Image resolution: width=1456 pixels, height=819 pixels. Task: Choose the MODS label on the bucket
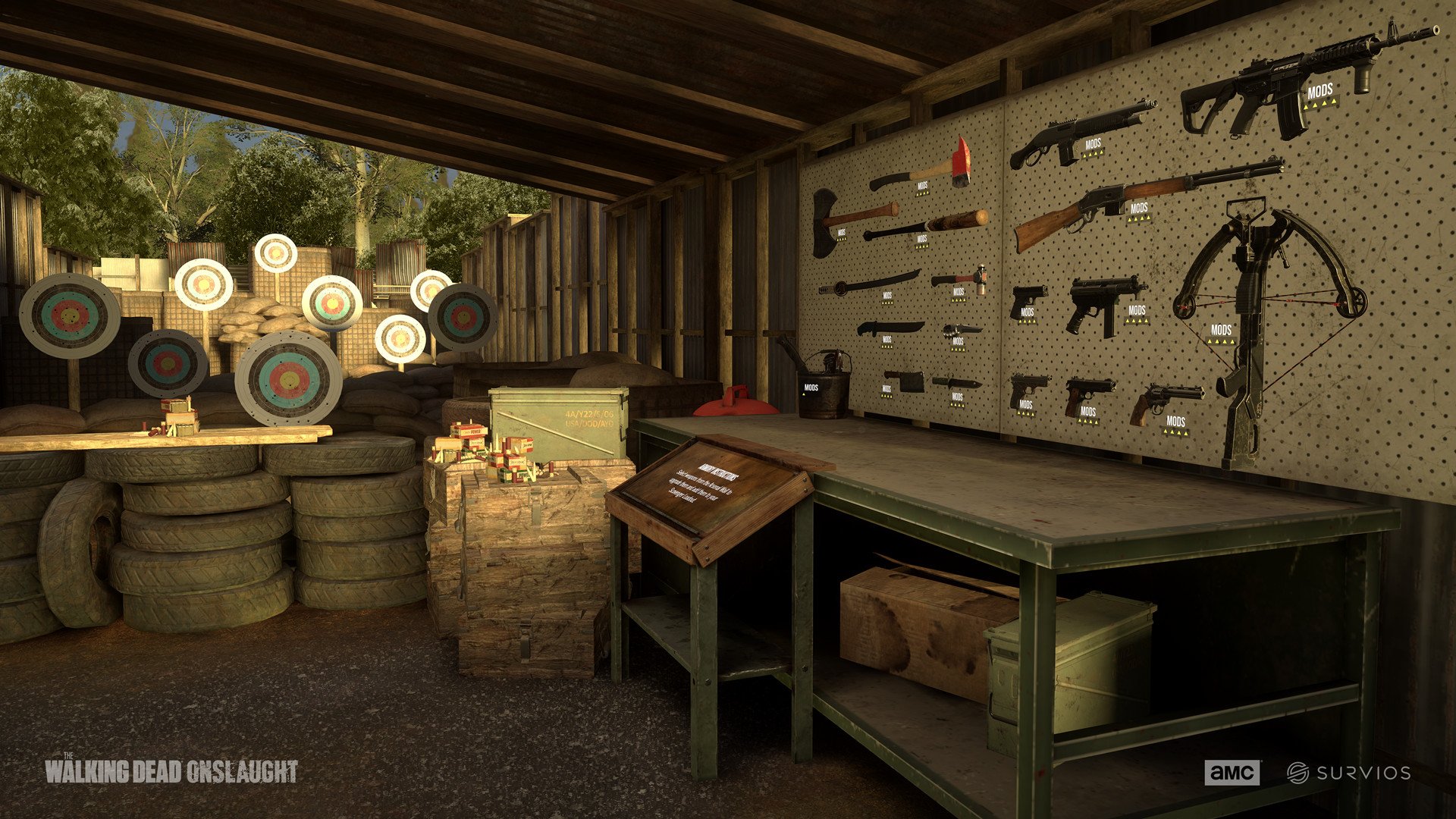(x=811, y=388)
